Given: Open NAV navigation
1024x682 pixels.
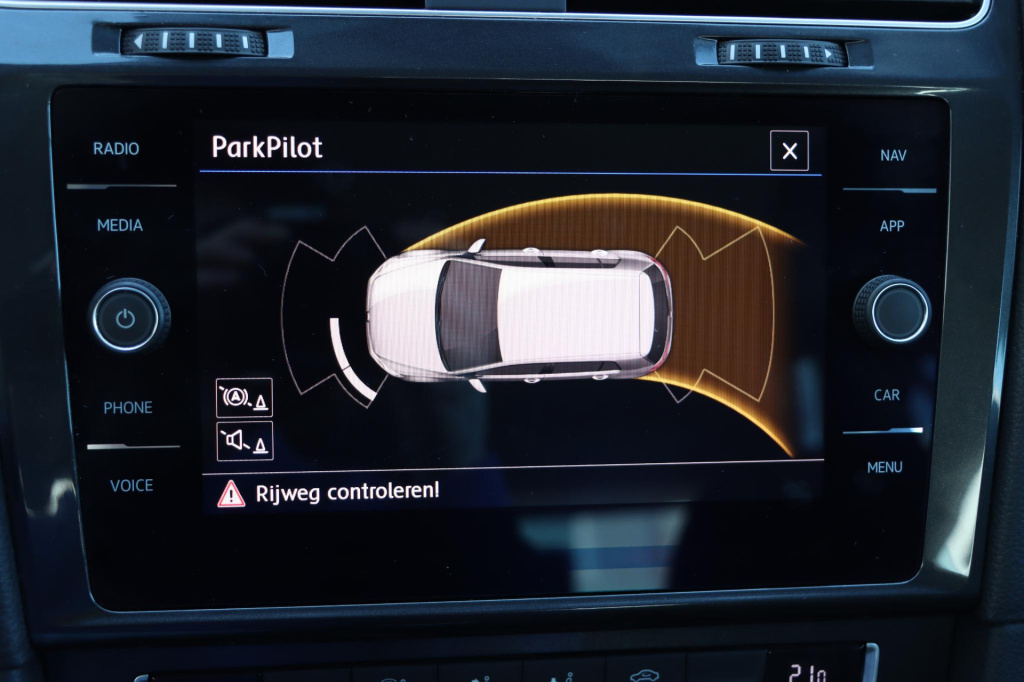Looking at the screenshot, I should click(x=893, y=156).
